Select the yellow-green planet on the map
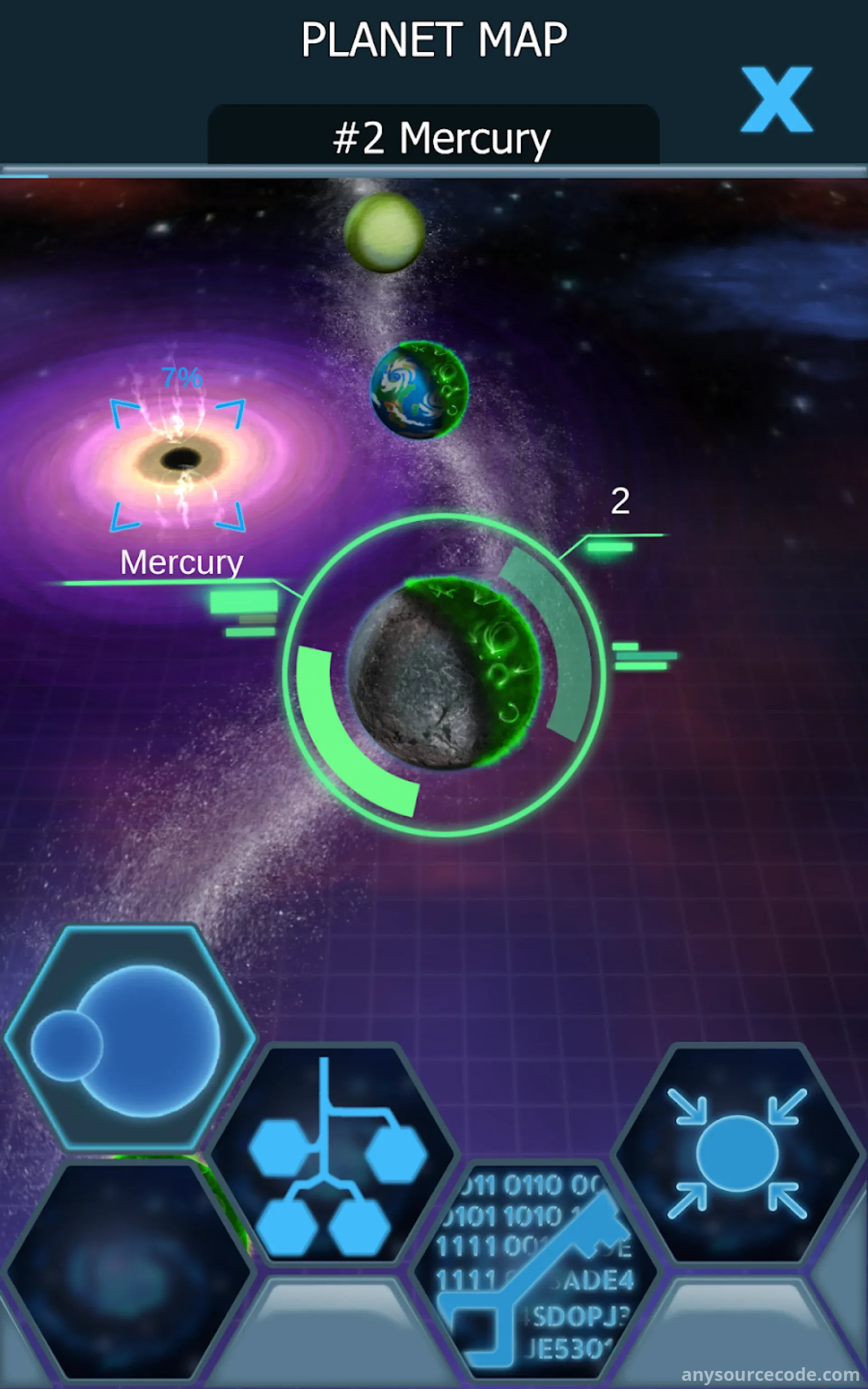The width and height of the screenshot is (868, 1389). [x=384, y=232]
